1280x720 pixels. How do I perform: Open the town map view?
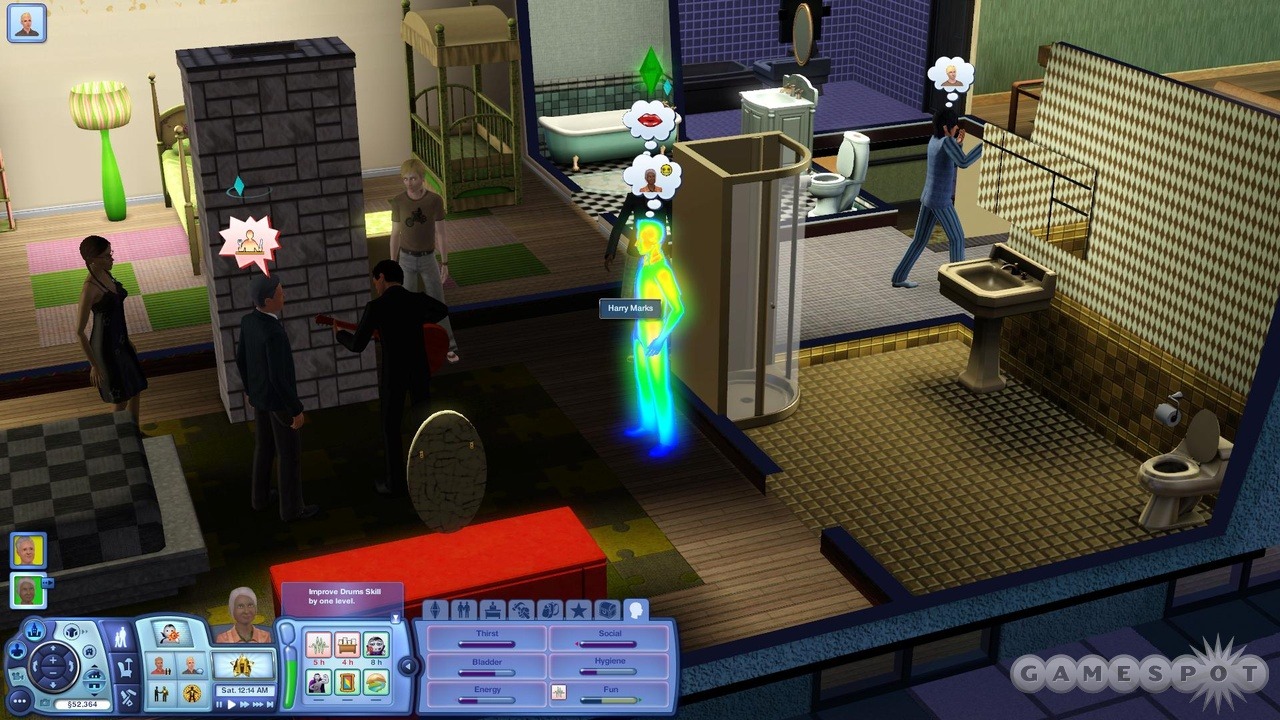(34, 631)
